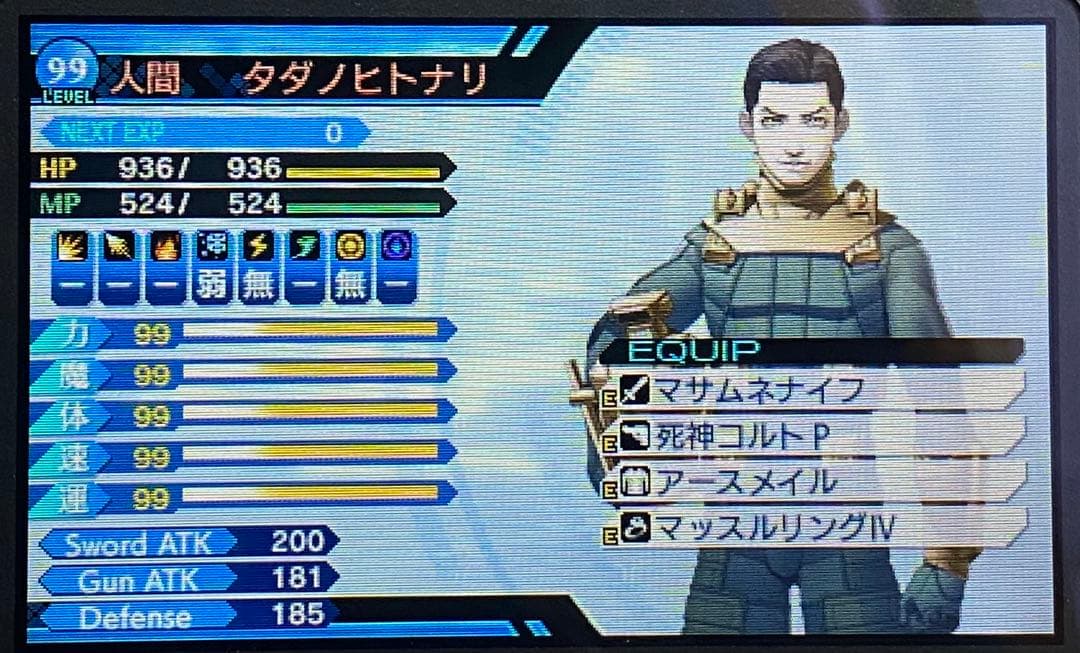The height and width of the screenshot is (653, 1080).
Task: Click the fire affinity icon
Action: 164,247
